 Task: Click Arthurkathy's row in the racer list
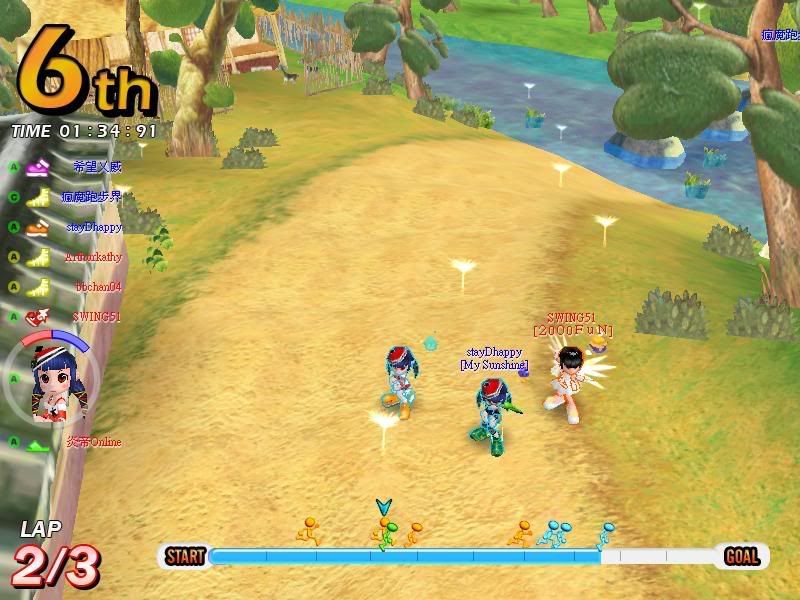point(93,257)
